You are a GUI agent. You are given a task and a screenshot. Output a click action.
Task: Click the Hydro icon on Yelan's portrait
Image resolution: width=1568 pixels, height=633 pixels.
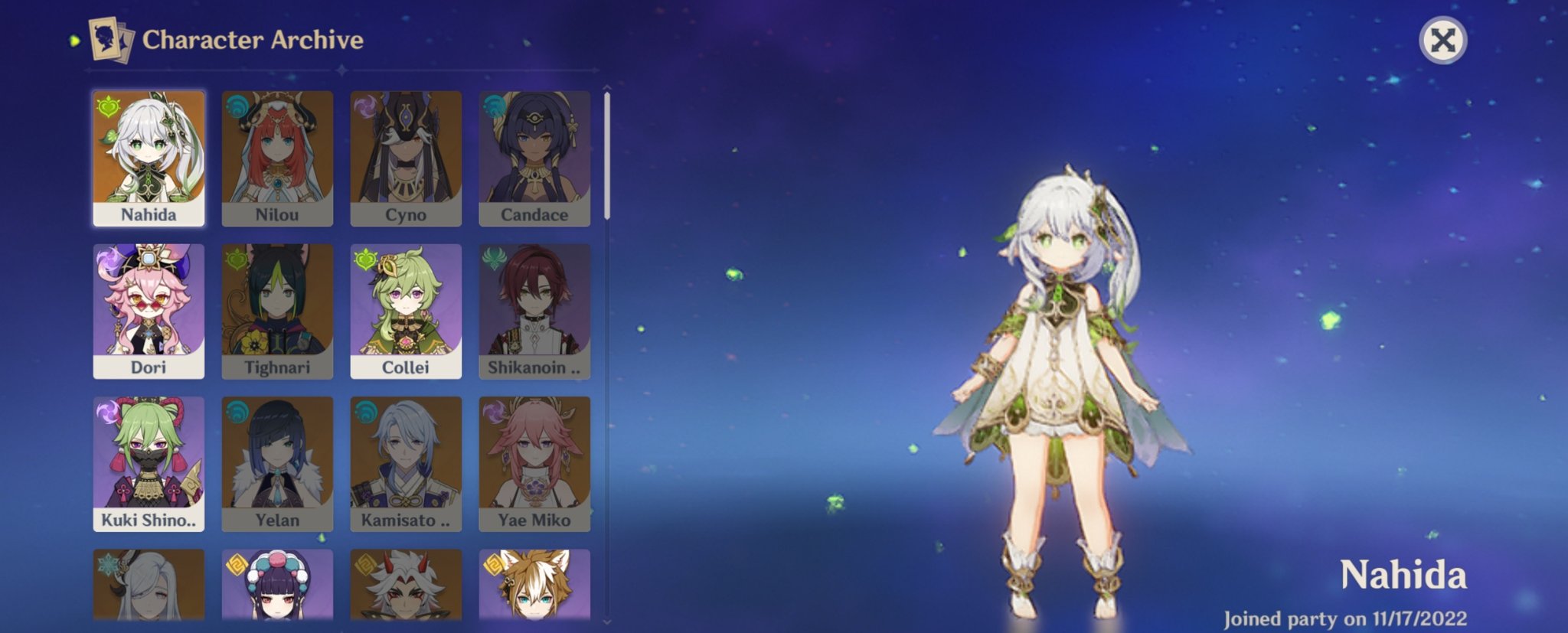click(x=236, y=412)
